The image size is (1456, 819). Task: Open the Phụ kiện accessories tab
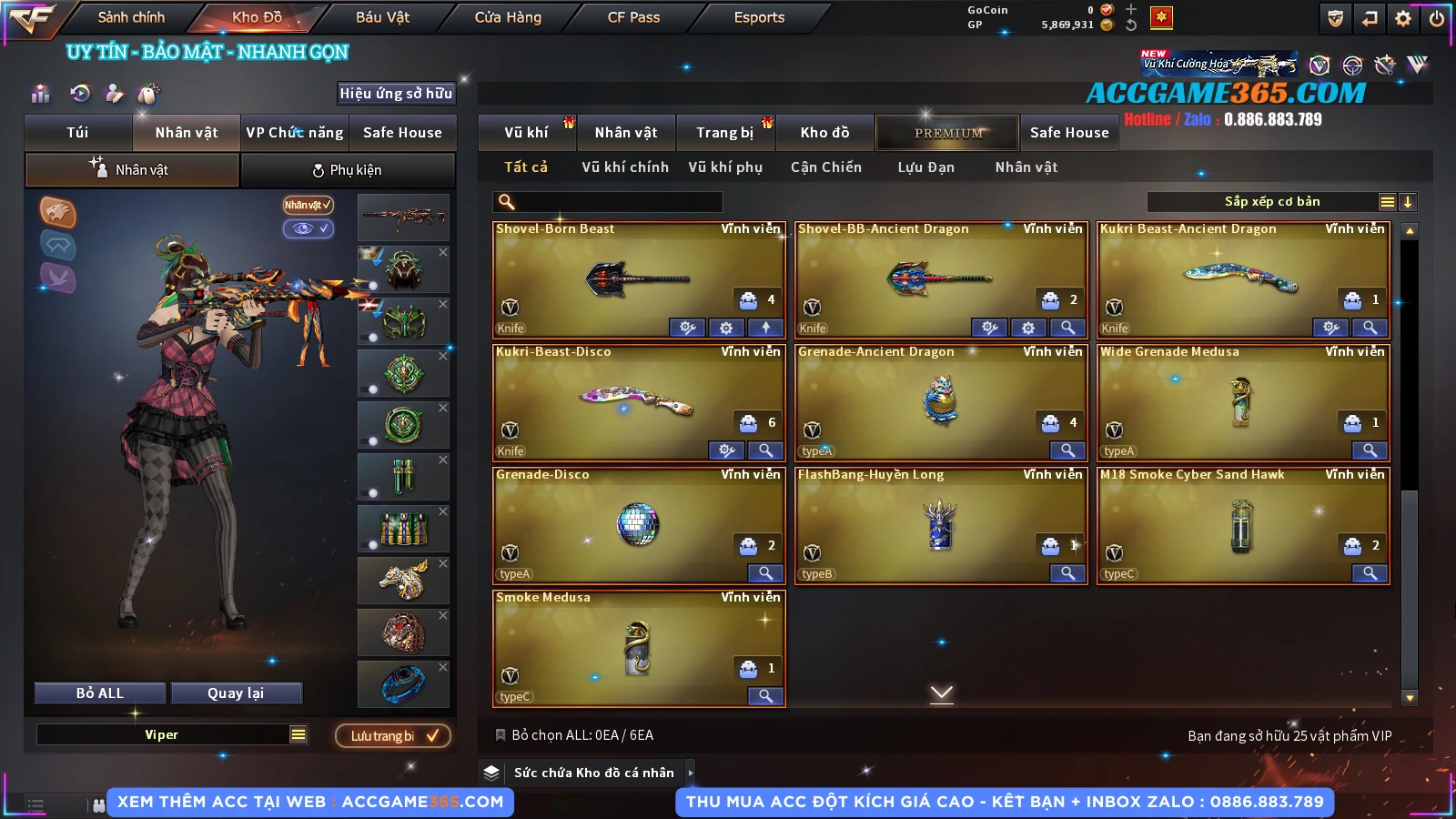click(x=347, y=170)
